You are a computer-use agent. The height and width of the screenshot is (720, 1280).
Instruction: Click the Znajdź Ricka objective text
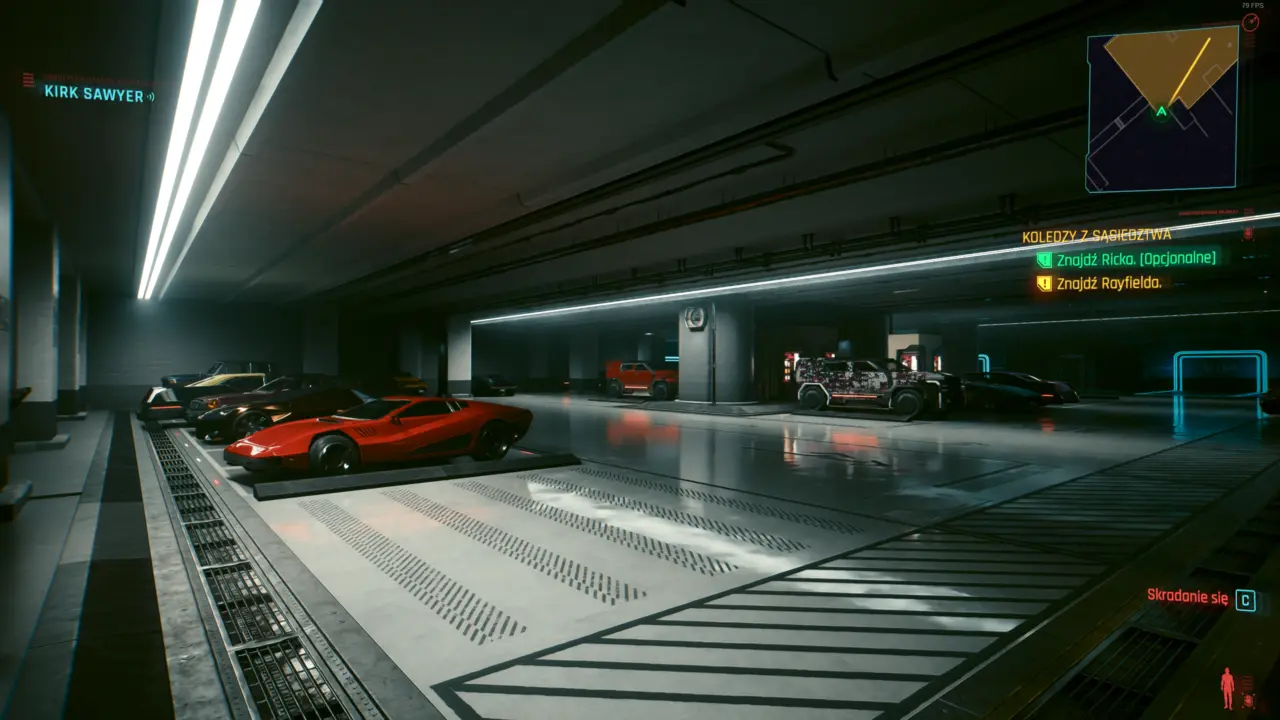pyautogui.click(x=1136, y=260)
